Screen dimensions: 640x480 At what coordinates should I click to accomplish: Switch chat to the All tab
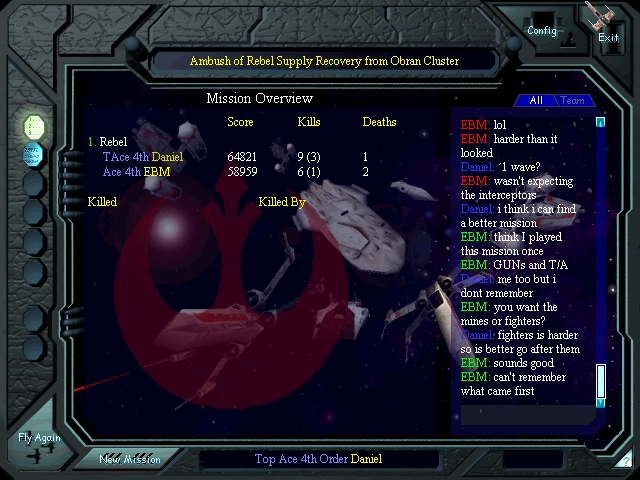tap(535, 101)
